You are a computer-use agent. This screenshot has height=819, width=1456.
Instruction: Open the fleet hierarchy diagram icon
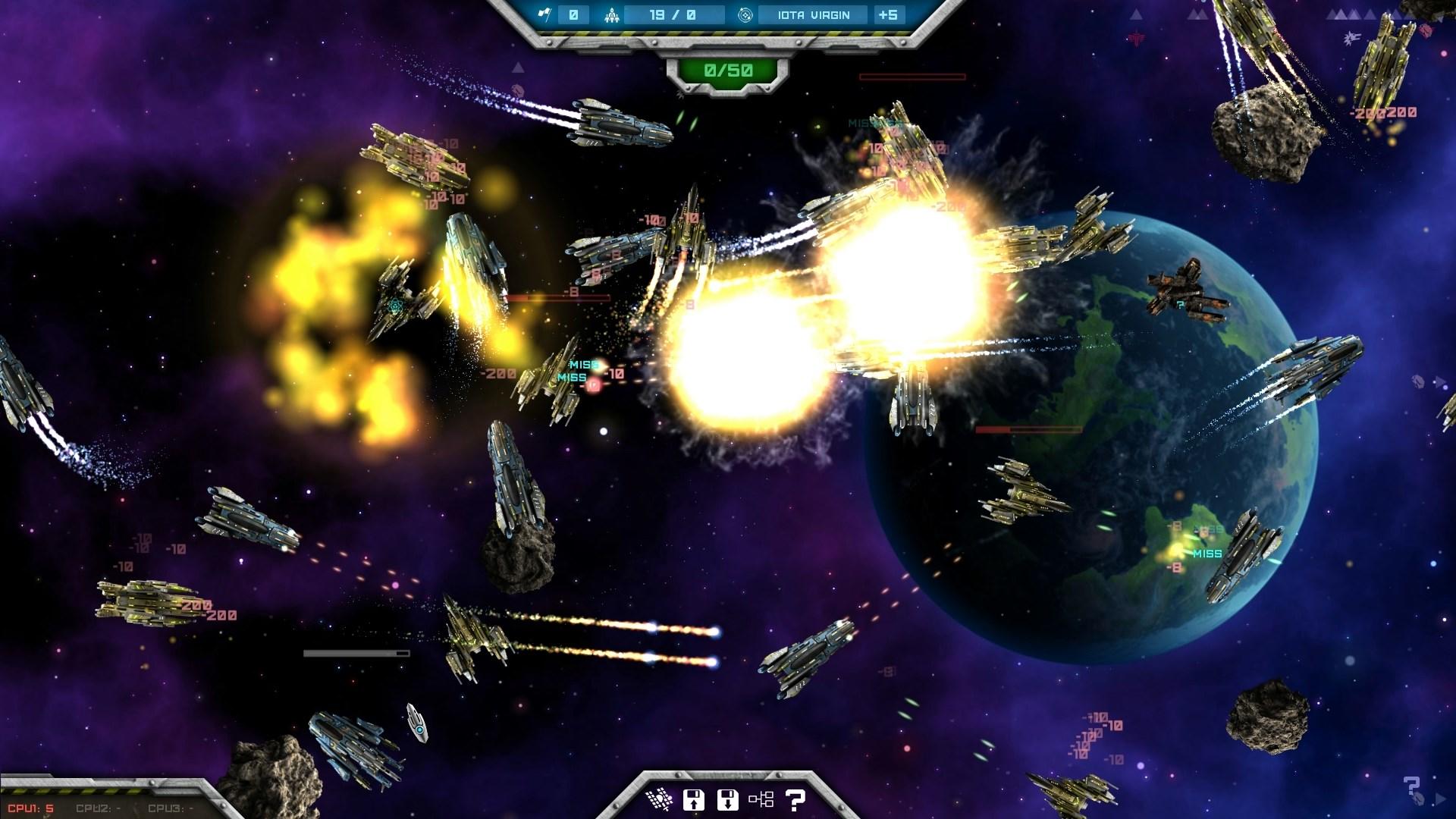[x=762, y=799]
